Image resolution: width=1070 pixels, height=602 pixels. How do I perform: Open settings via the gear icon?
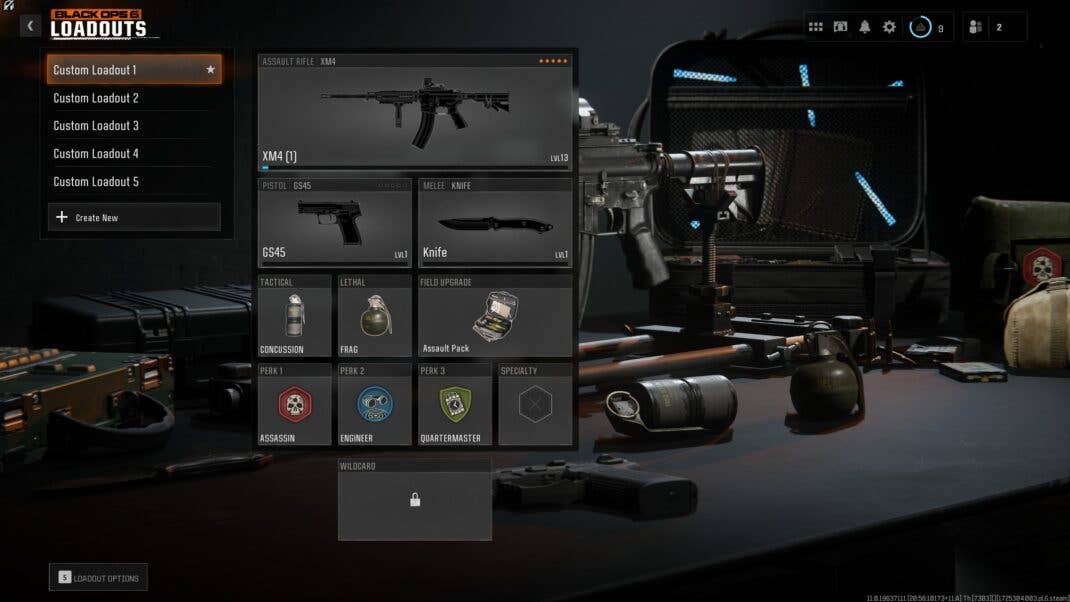click(889, 27)
